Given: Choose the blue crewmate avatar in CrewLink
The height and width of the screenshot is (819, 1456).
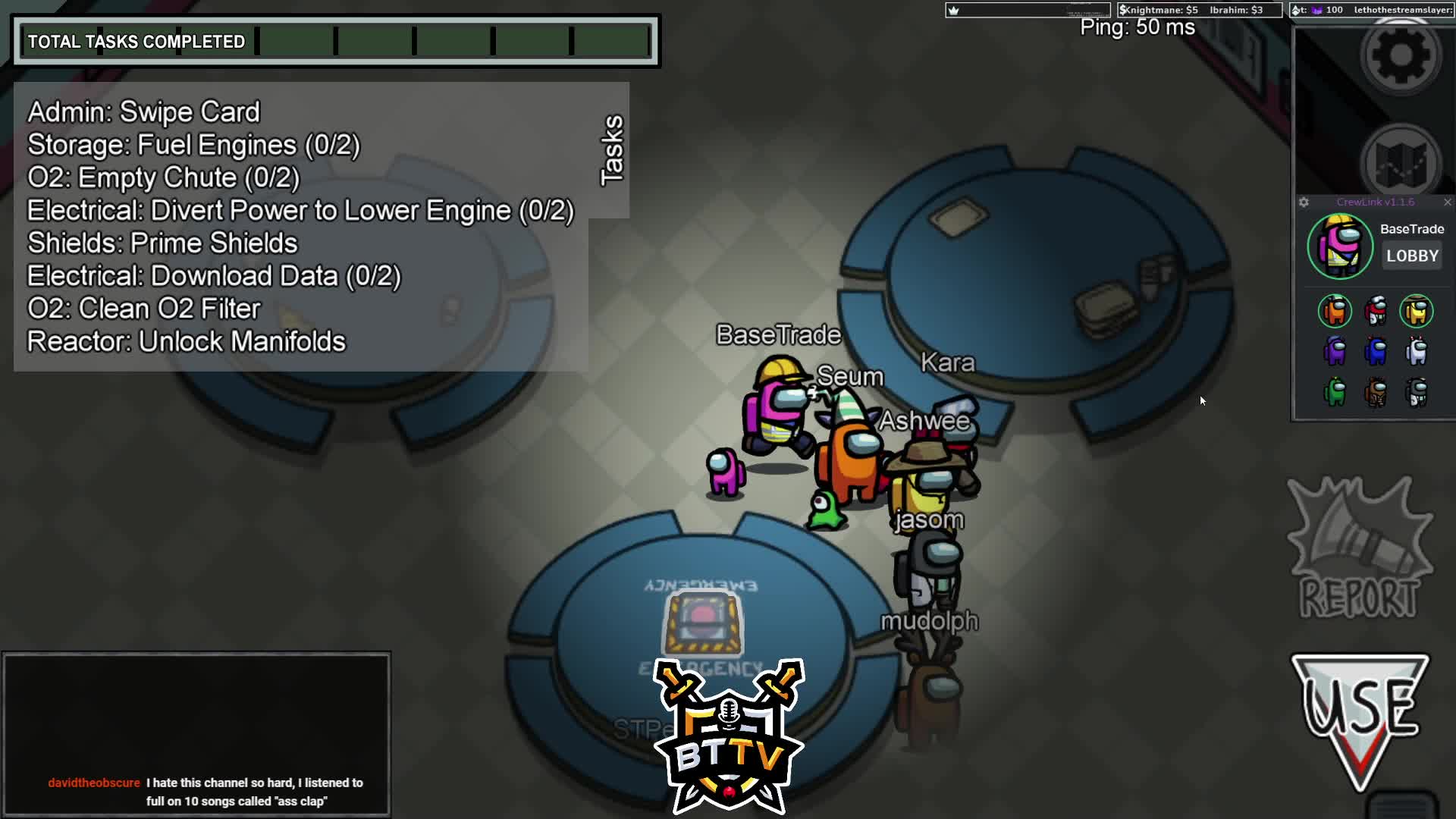Looking at the screenshot, I should pos(1376,351).
